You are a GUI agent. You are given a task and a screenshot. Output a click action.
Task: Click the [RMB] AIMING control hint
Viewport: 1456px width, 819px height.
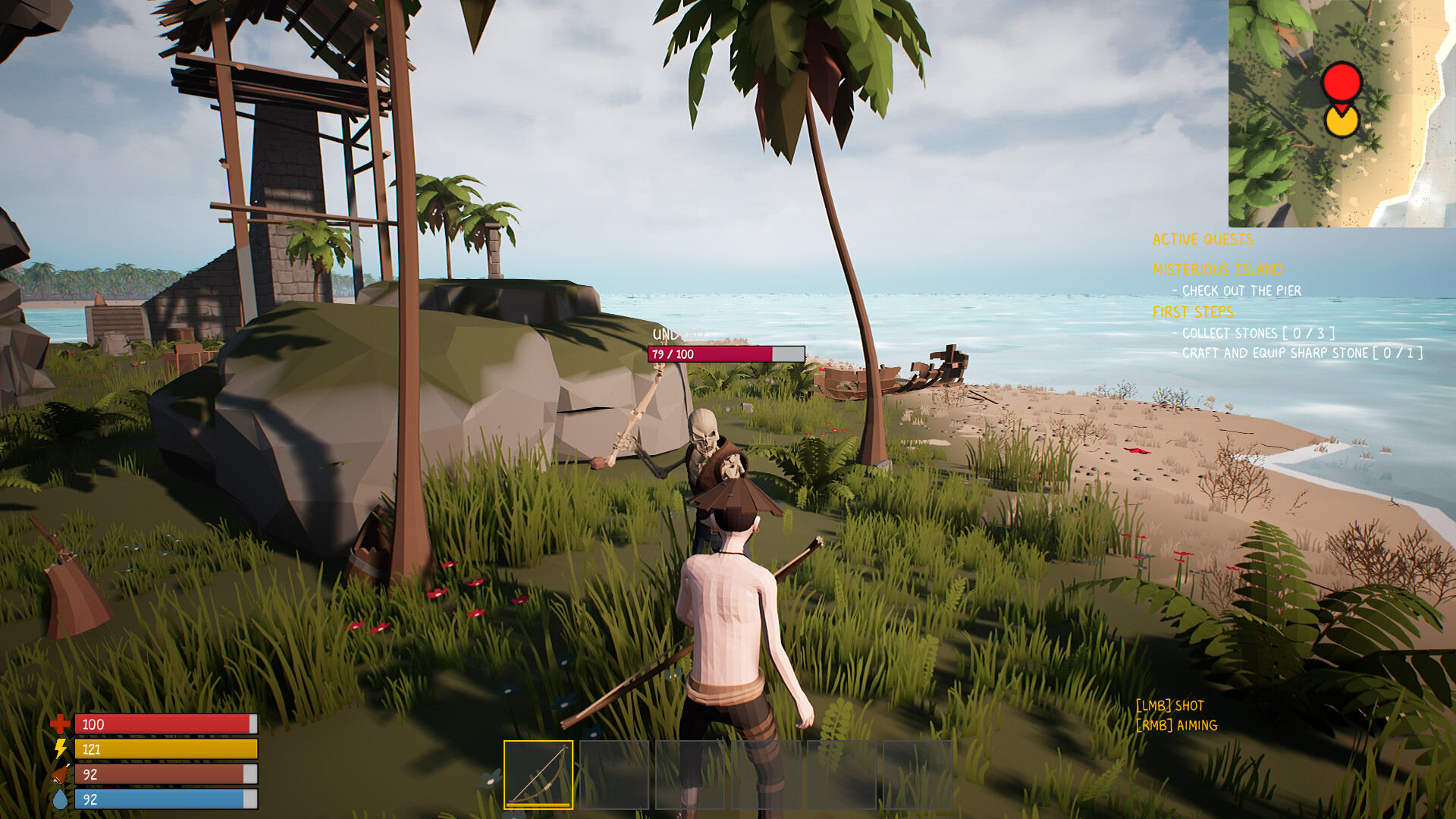click(1176, 725)
